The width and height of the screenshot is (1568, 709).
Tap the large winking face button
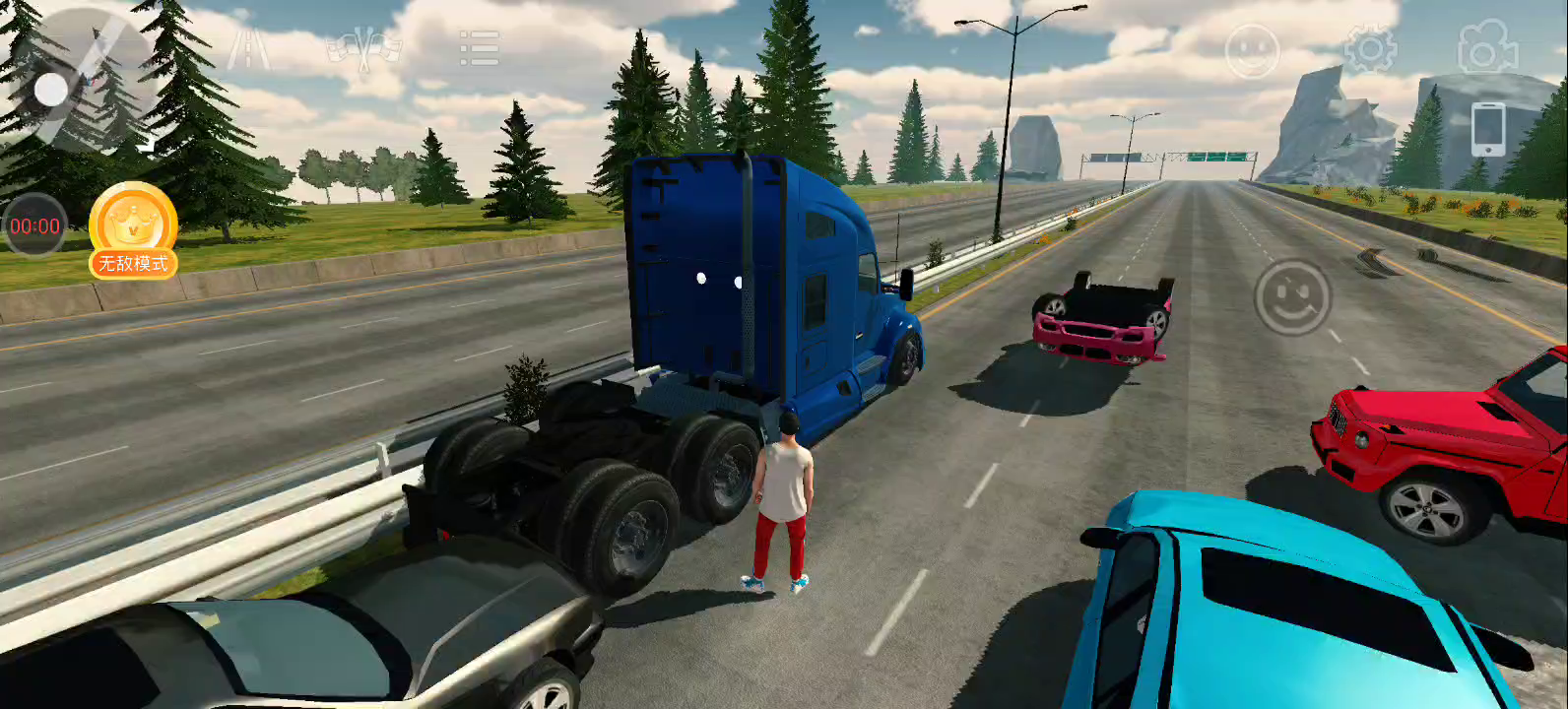point(1292,297)
